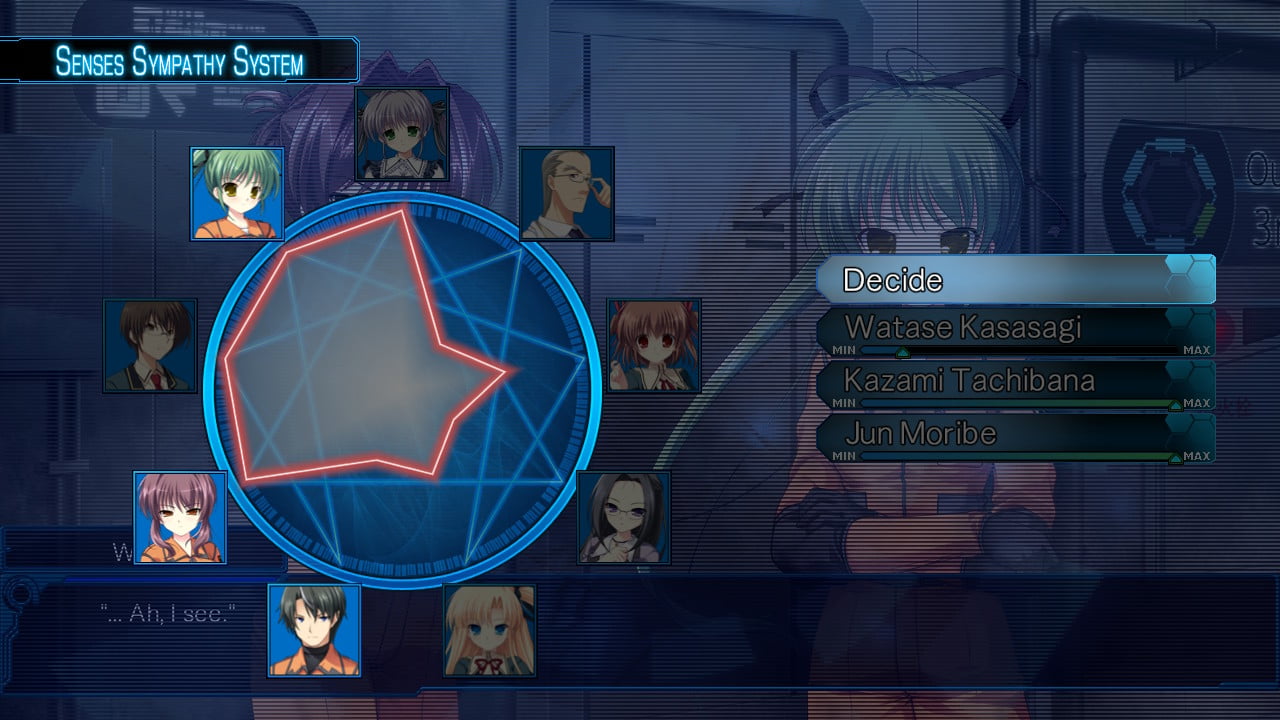This screenshot has width=1280, height=720.
Task: Select the dark-haired man in orange jacket portrait
Action: click(x=314, y=631)
